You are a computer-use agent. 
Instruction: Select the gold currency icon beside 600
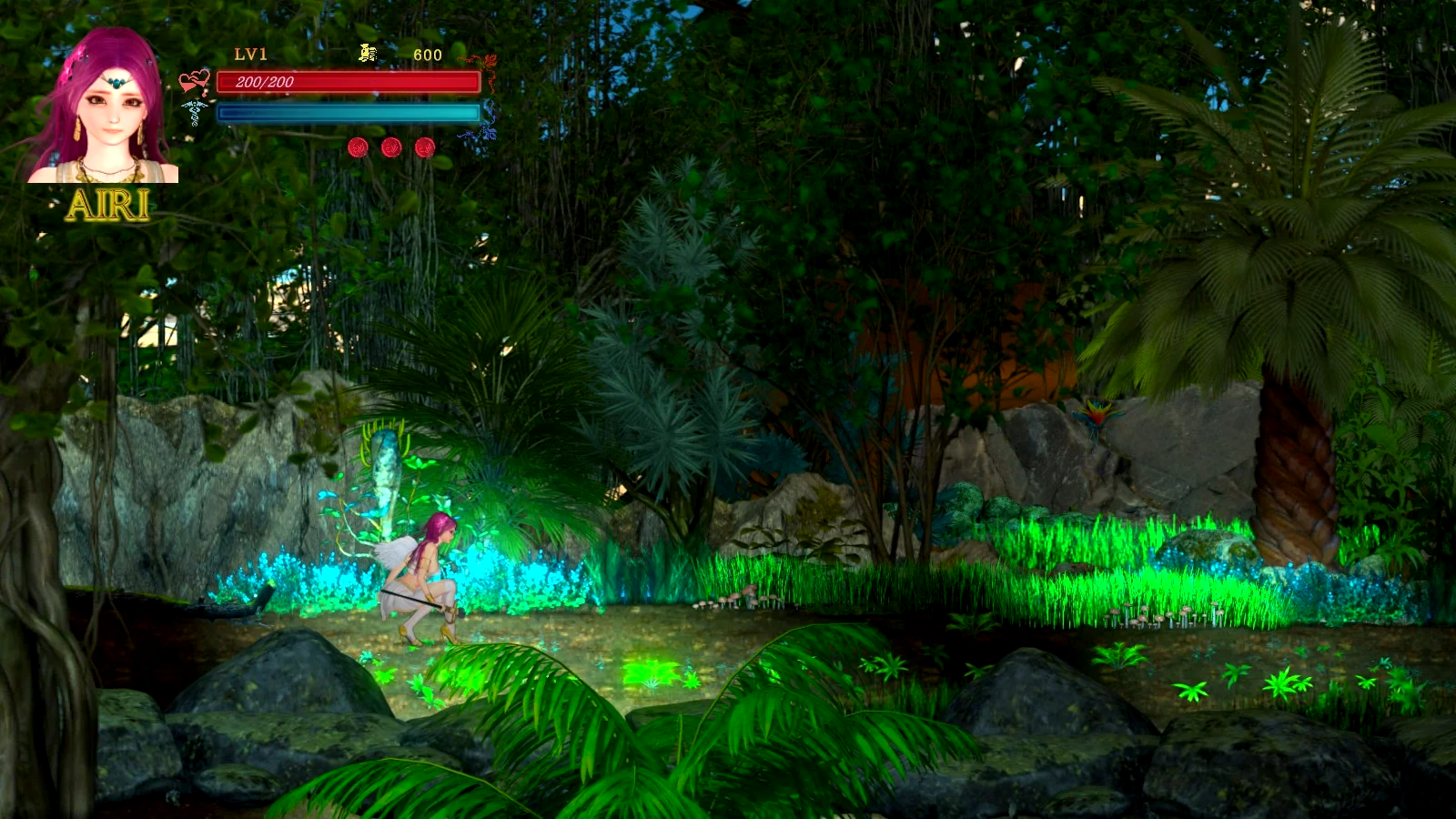pyautogui.click(x=368, y=54)
